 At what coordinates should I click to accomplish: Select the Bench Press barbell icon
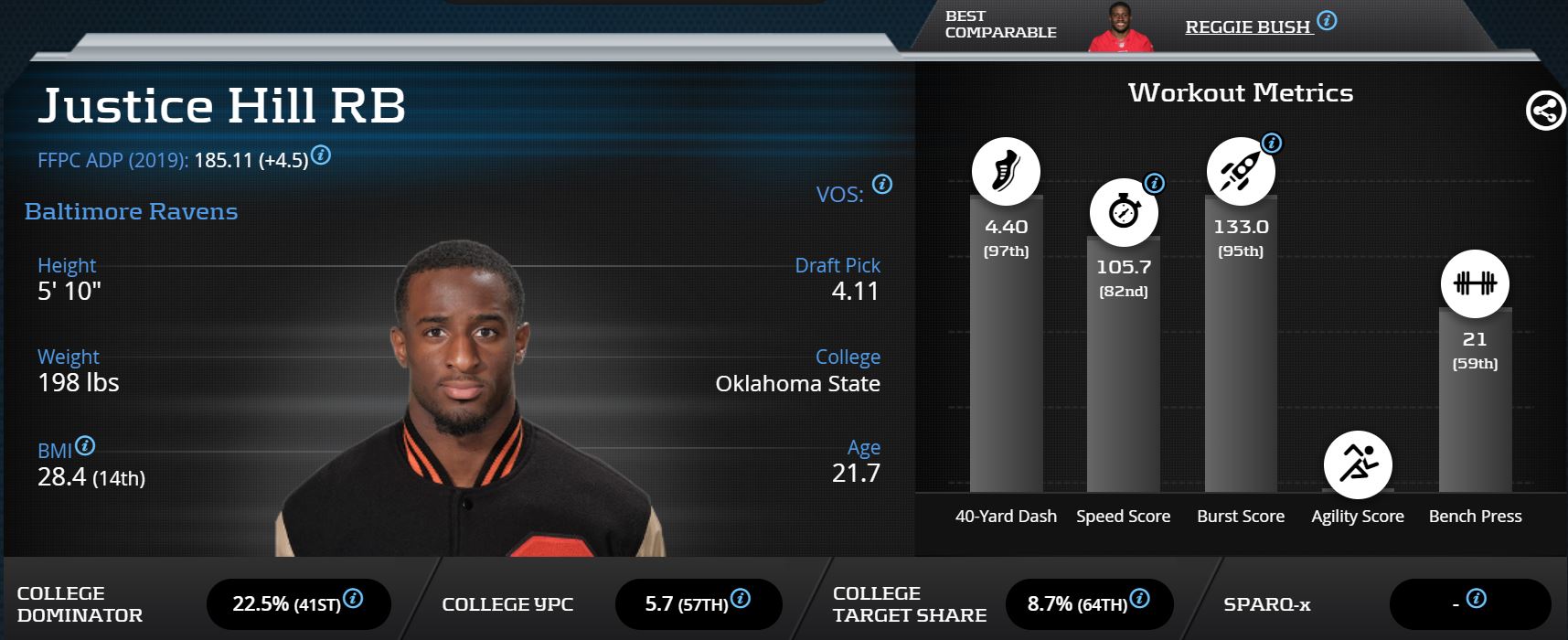pyautogui.click(x=1475, y=283)
